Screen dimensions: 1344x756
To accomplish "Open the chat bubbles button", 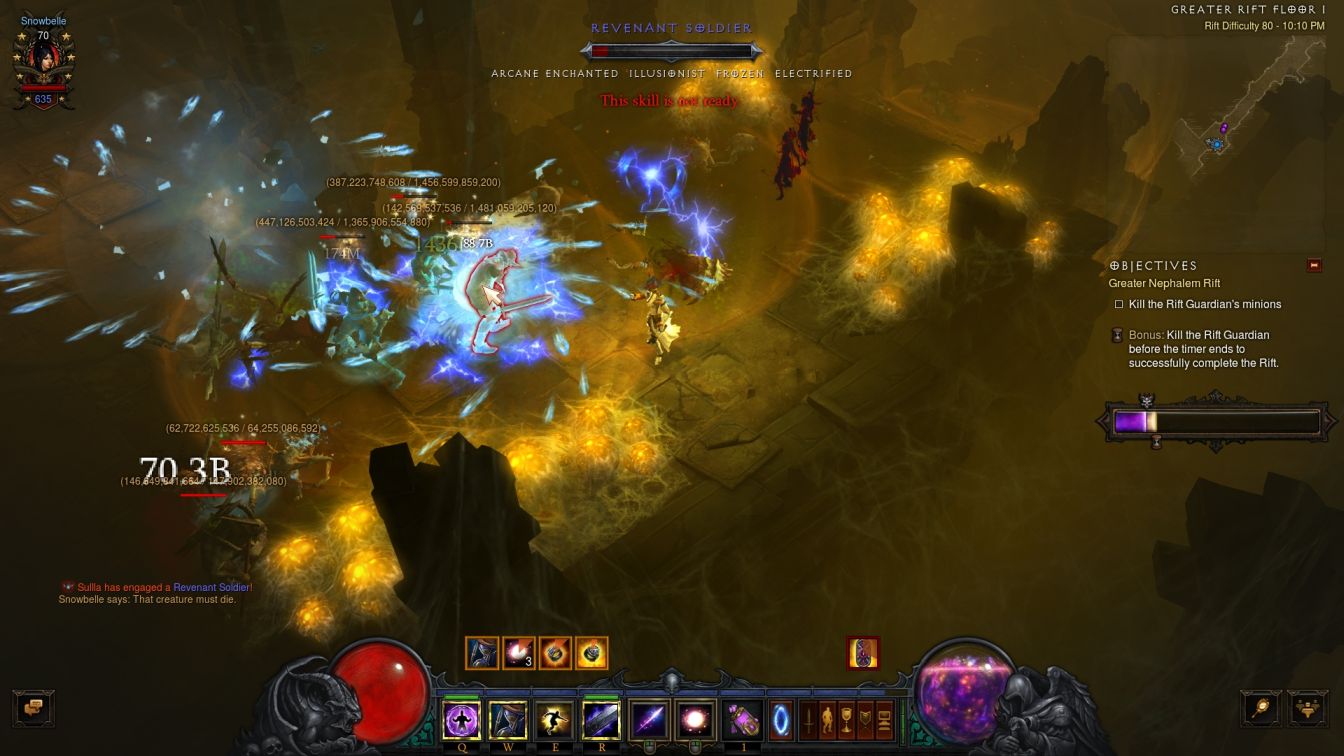I will [x=34, y=706].
